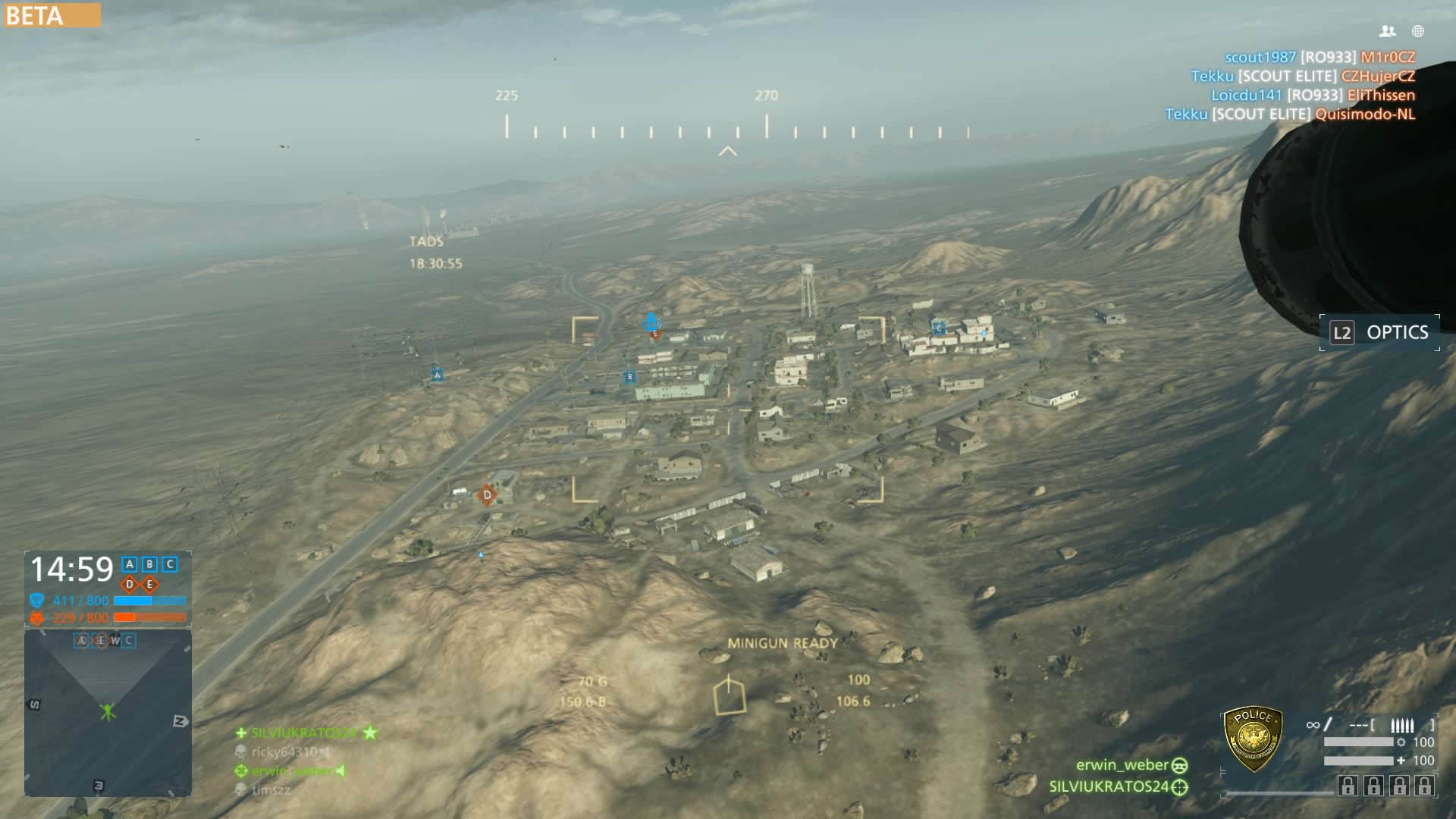Click the gold Police faction badge

pos(1253,739)
